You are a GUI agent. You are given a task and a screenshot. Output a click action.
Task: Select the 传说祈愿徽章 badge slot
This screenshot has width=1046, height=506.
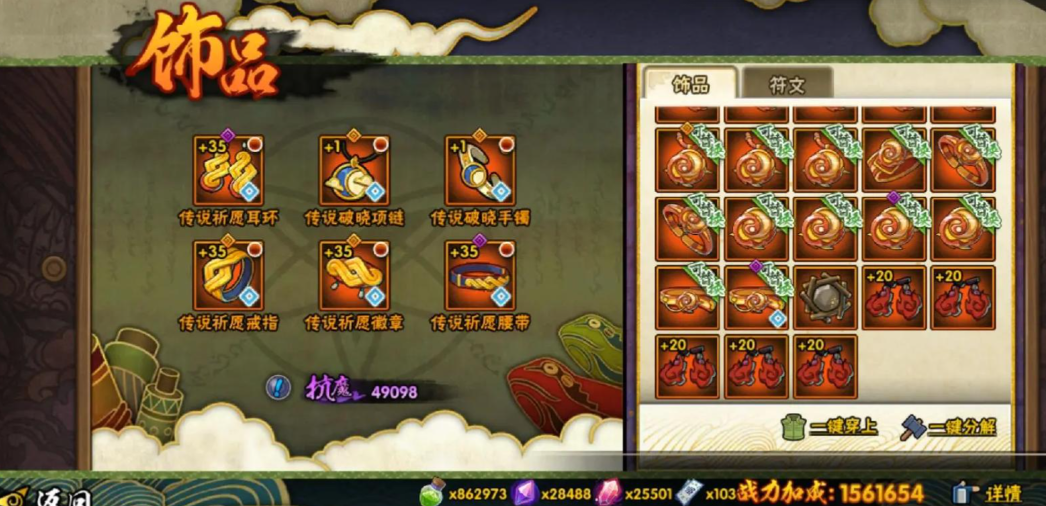(354, 276)
